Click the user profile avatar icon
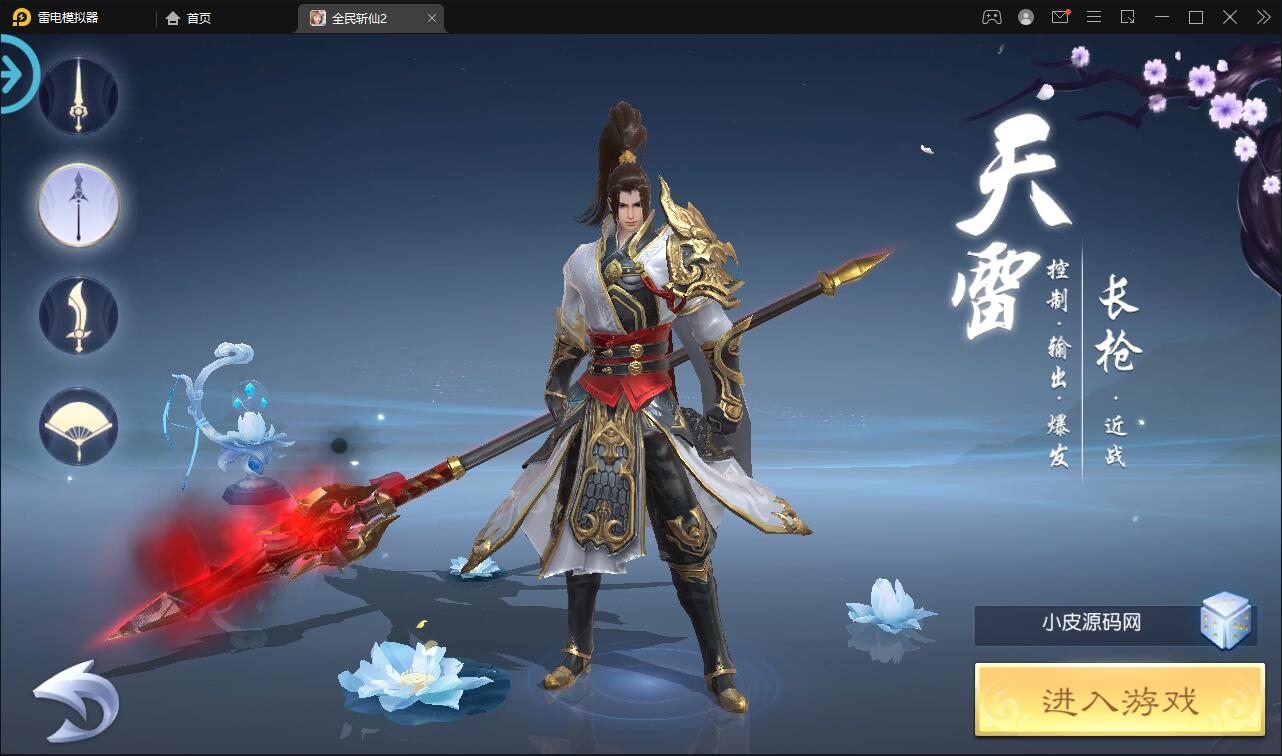Viewport: 1282px width, 756px height. pyautogui.click(x=1026, y=17)
